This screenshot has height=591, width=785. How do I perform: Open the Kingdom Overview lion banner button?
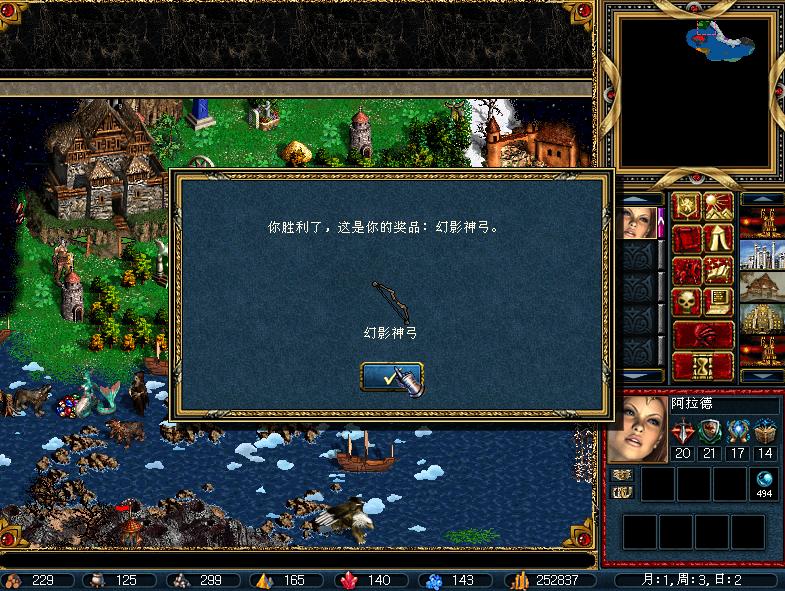tap(687, 208)
